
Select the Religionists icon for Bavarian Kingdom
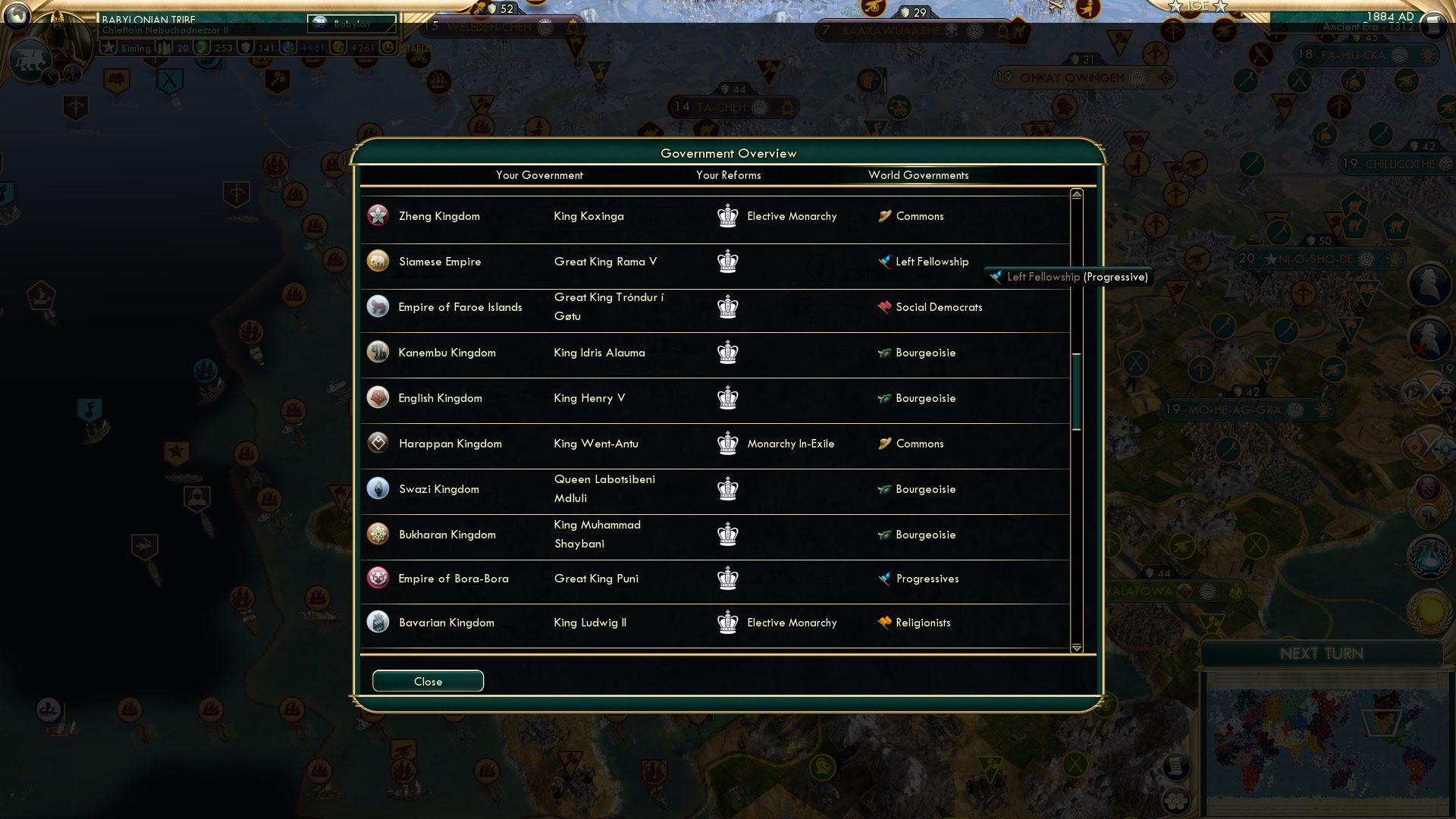(x=884, y=622)
